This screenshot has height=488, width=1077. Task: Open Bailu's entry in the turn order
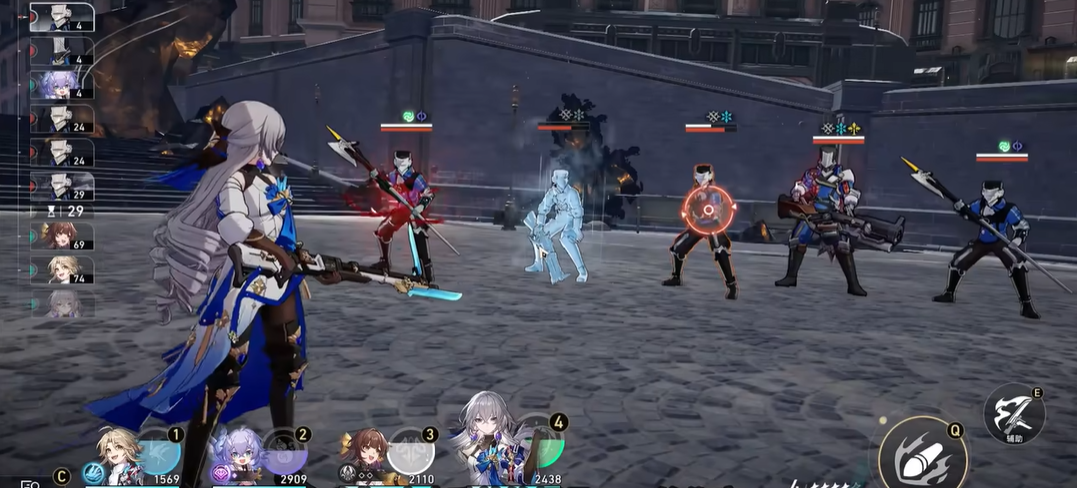[x=60, y=84]
